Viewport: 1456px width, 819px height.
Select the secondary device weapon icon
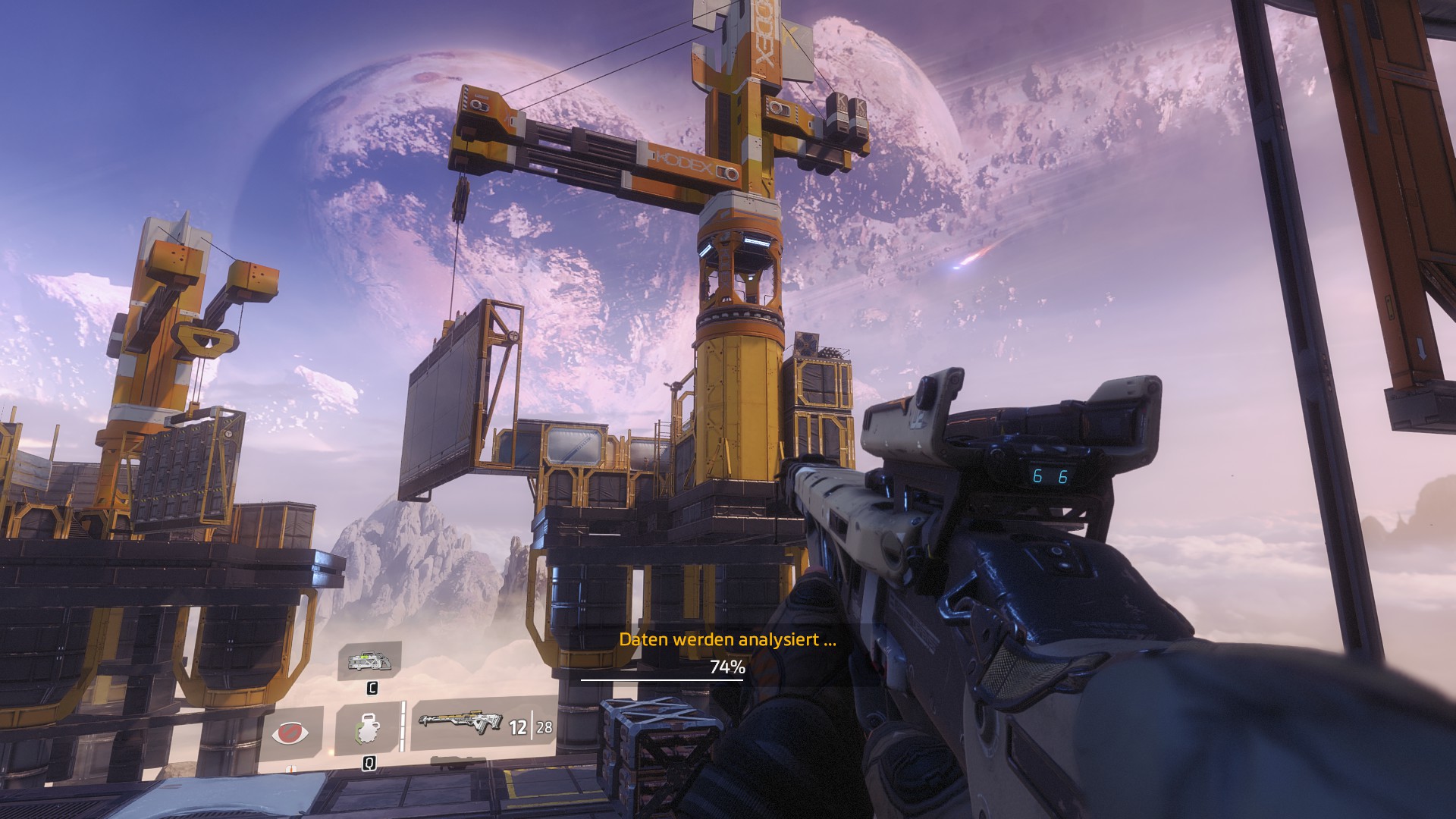(369, 662)
